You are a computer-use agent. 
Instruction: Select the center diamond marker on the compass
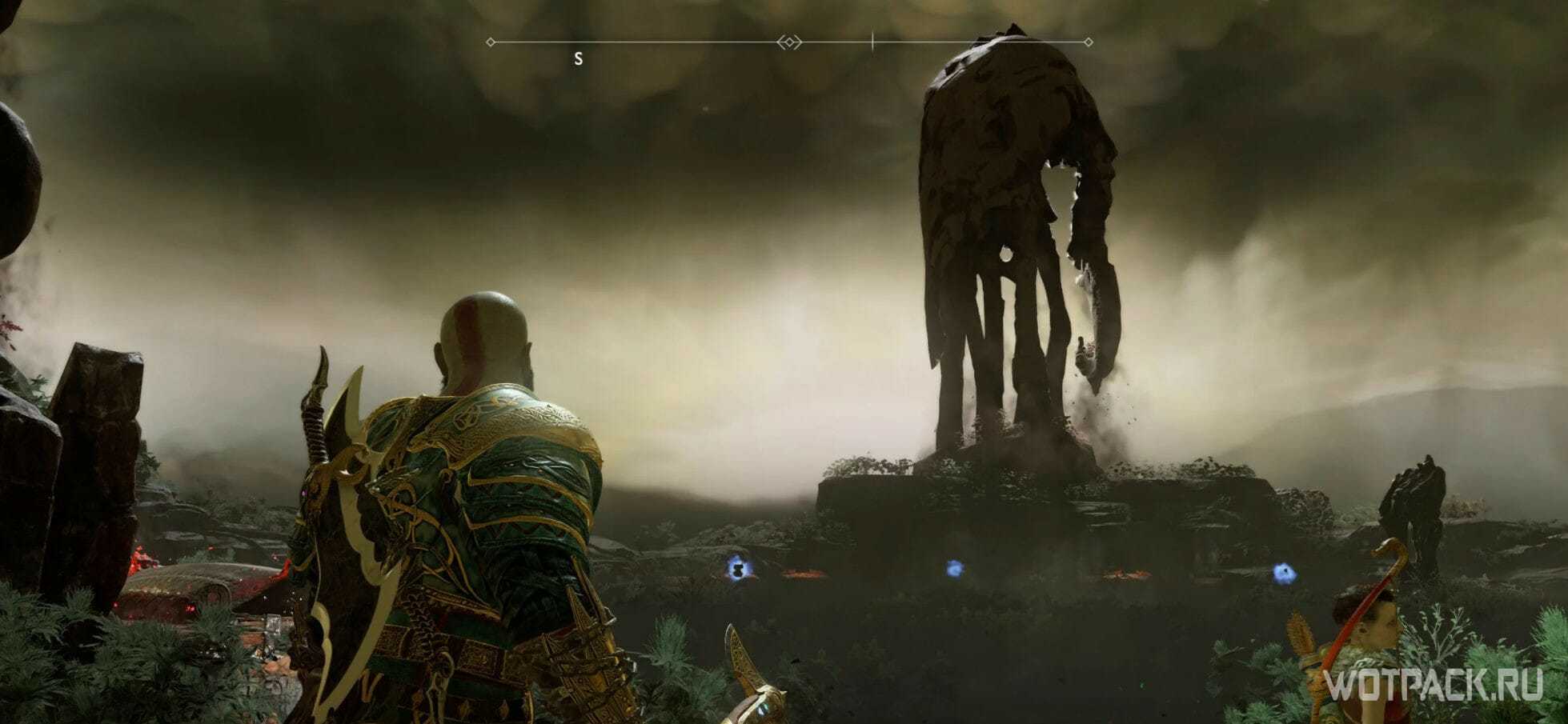pyautogui.click(x=789, y=42)
